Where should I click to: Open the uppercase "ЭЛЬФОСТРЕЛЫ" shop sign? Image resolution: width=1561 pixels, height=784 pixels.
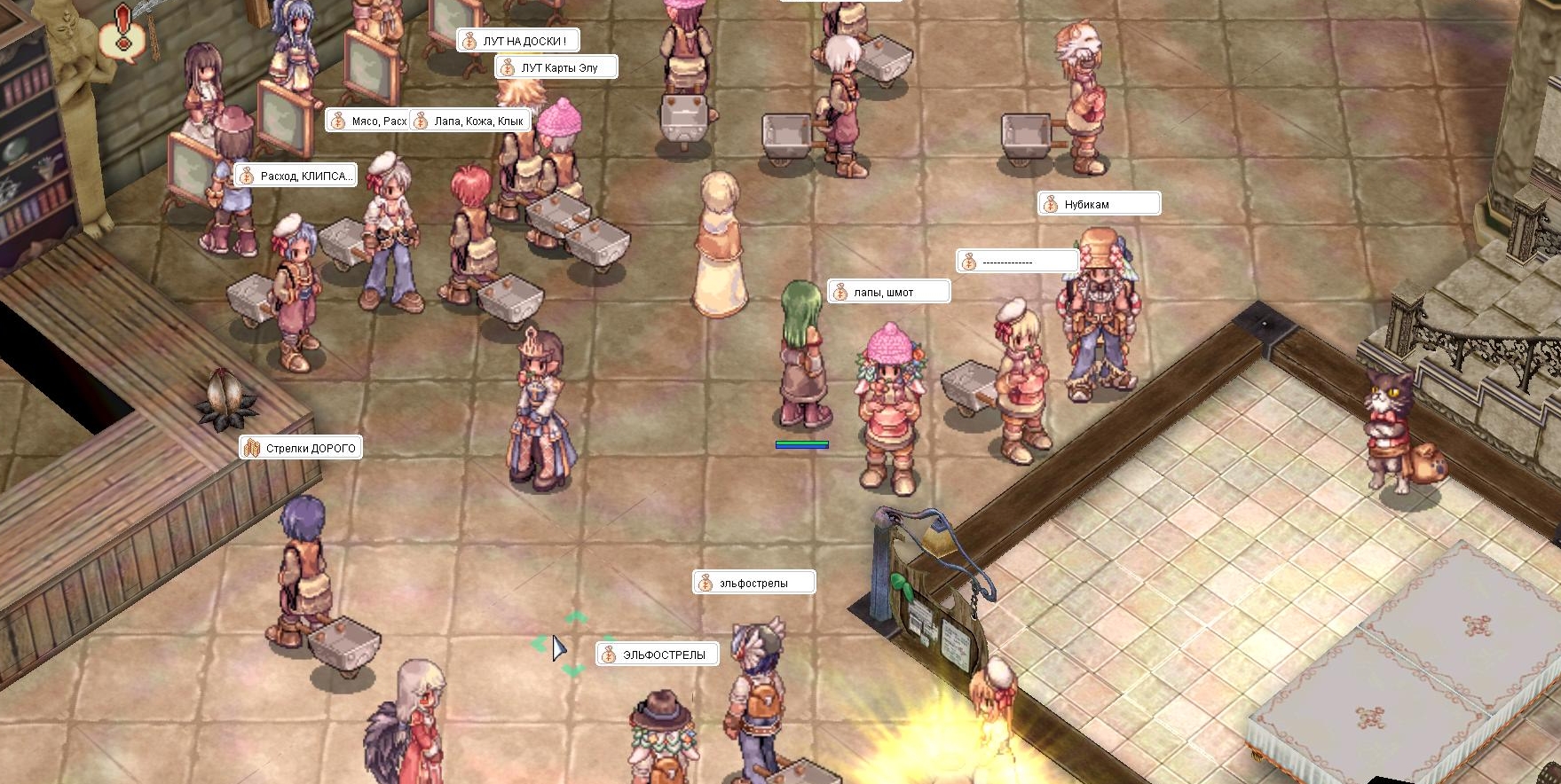[657, 655]
